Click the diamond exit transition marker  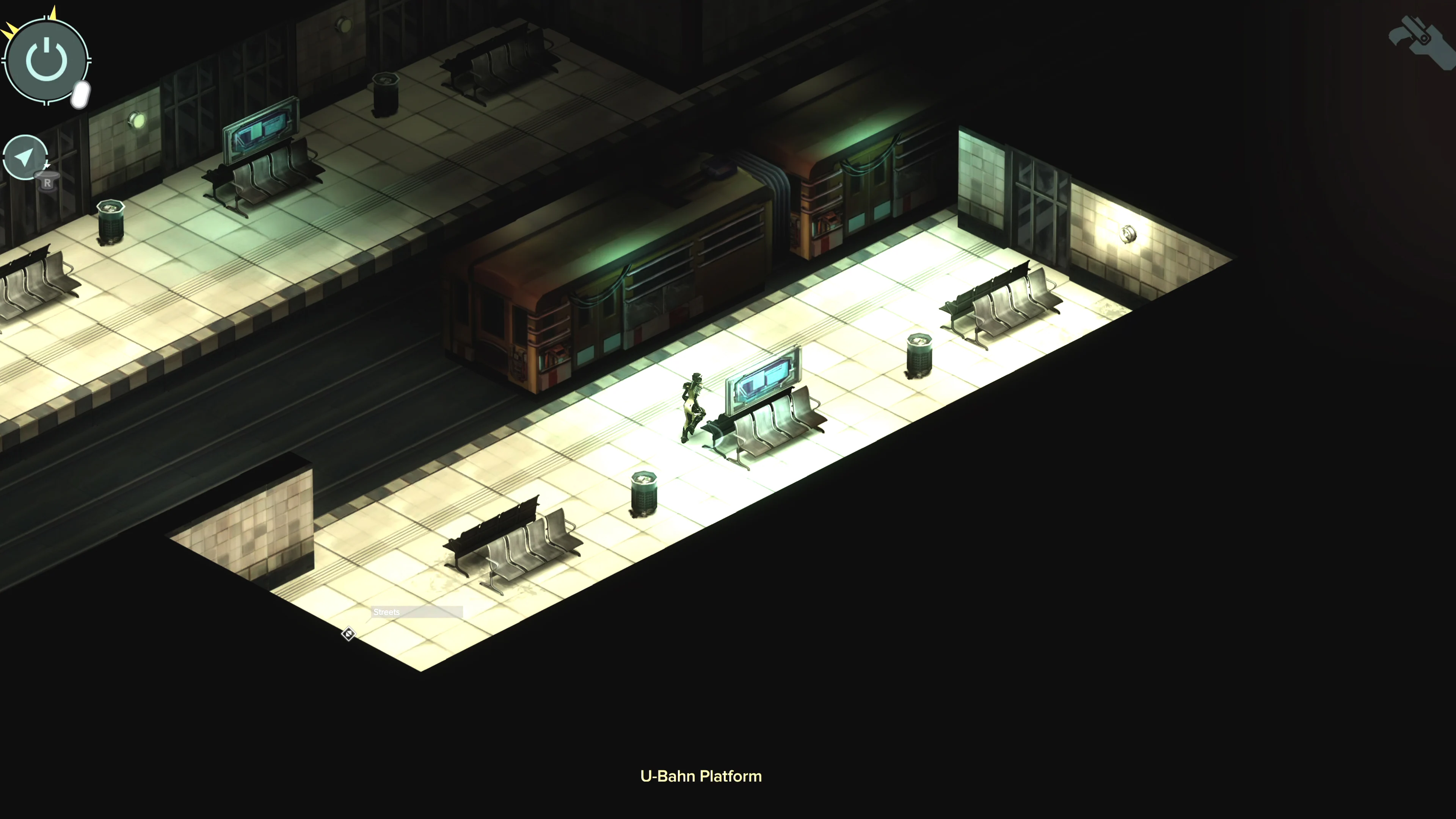tap(348, 634)
